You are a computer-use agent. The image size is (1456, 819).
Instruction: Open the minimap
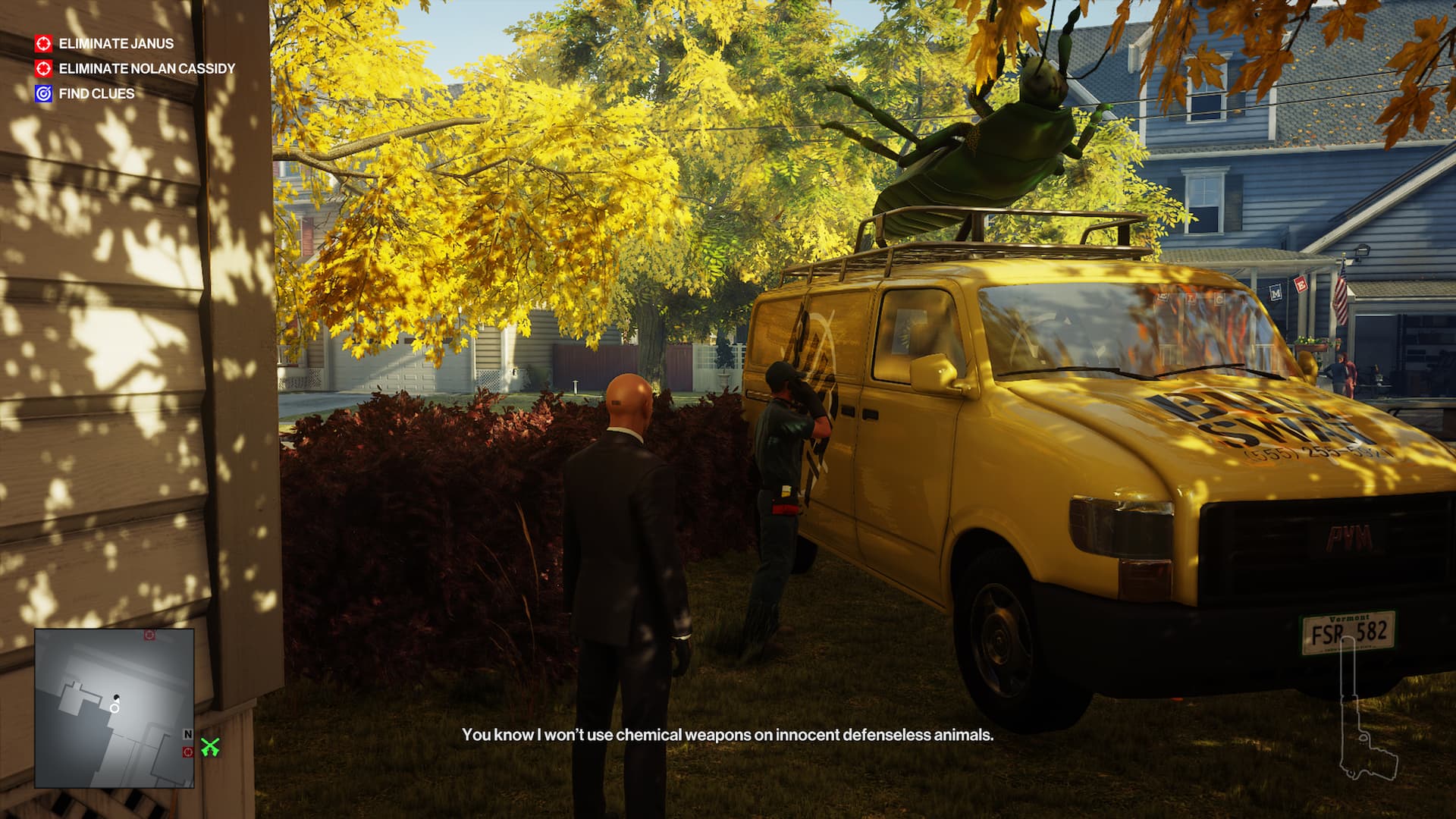[x=114, y=708]
